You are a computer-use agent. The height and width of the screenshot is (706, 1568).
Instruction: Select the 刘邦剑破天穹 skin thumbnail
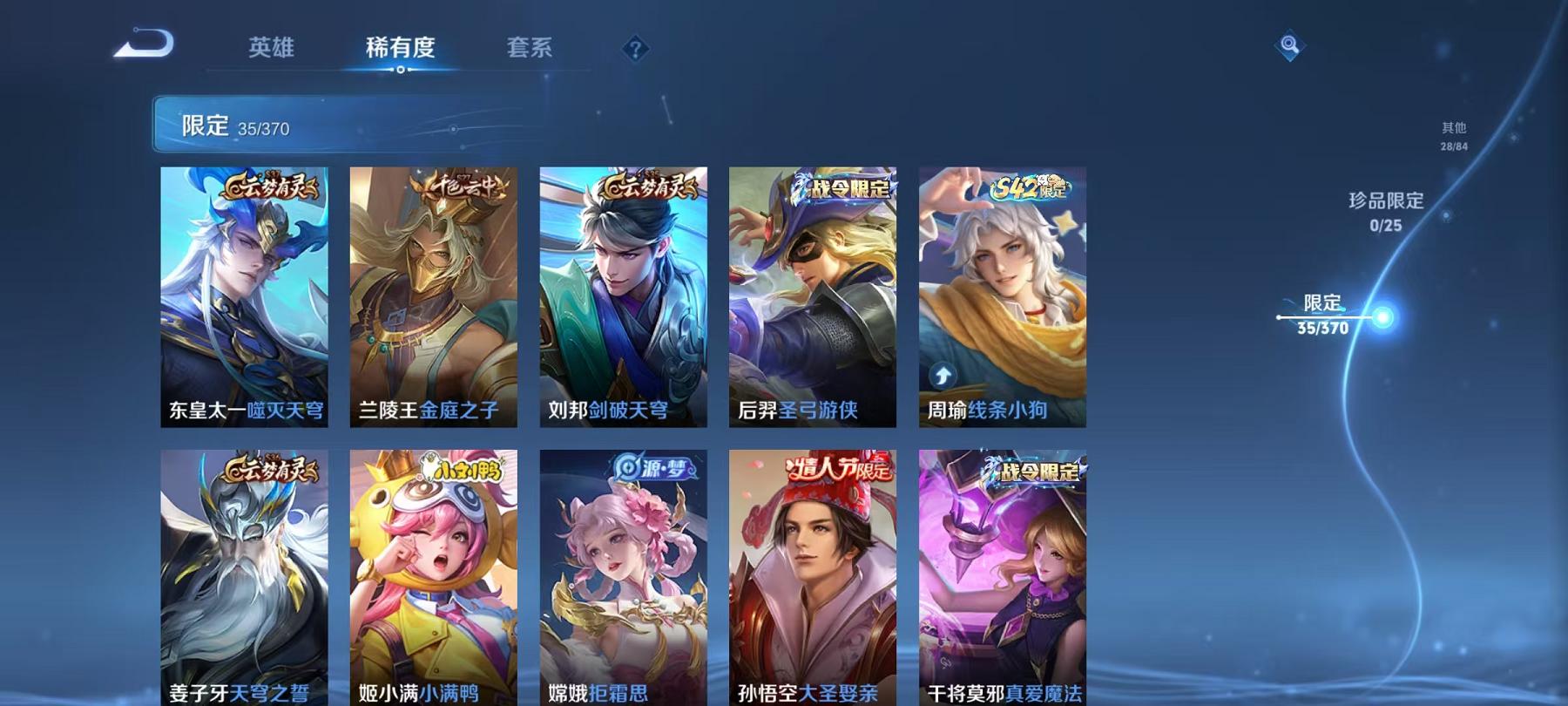tap(625, 296)
